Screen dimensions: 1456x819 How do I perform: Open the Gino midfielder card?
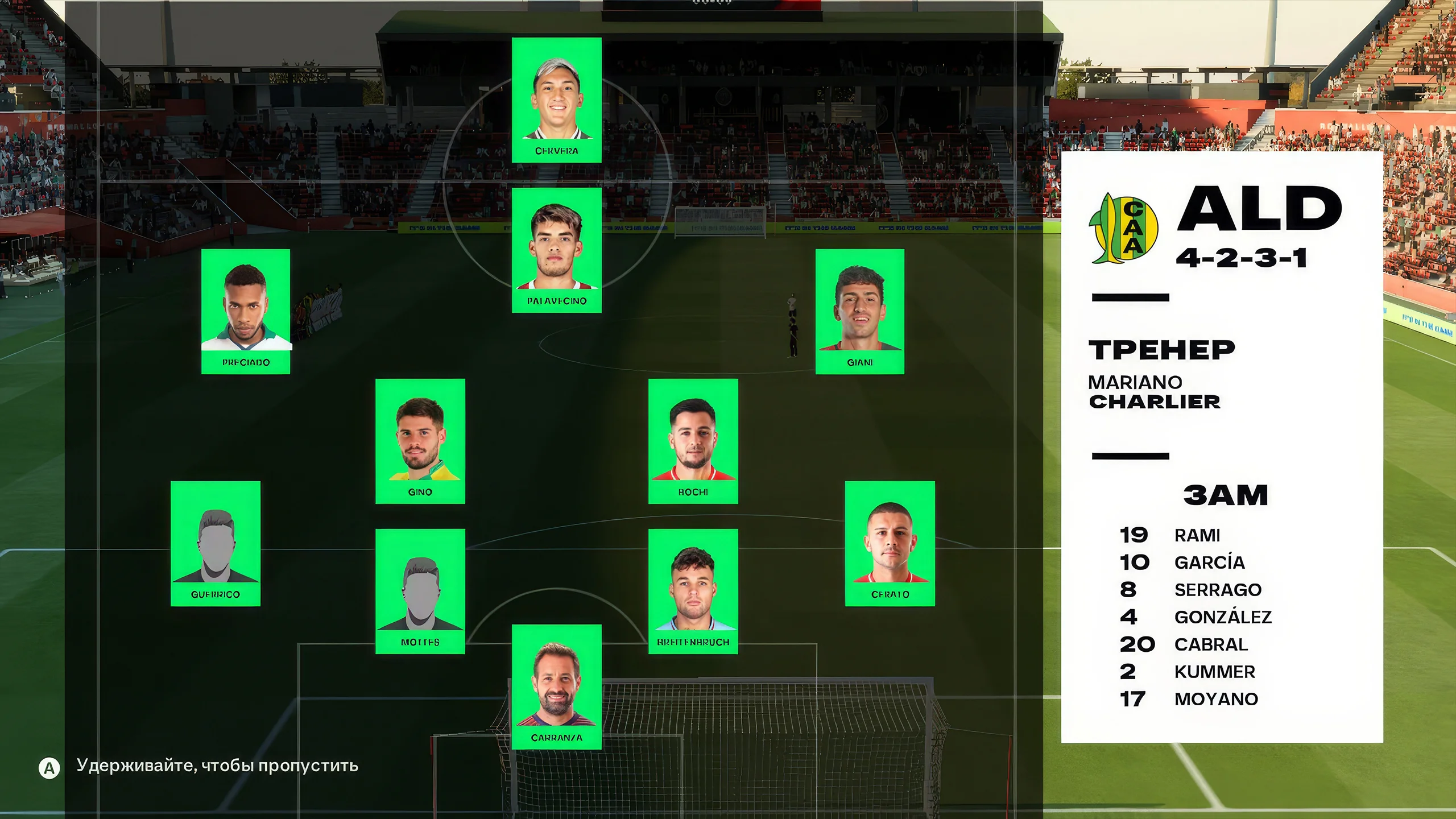(x=420, y=441)
